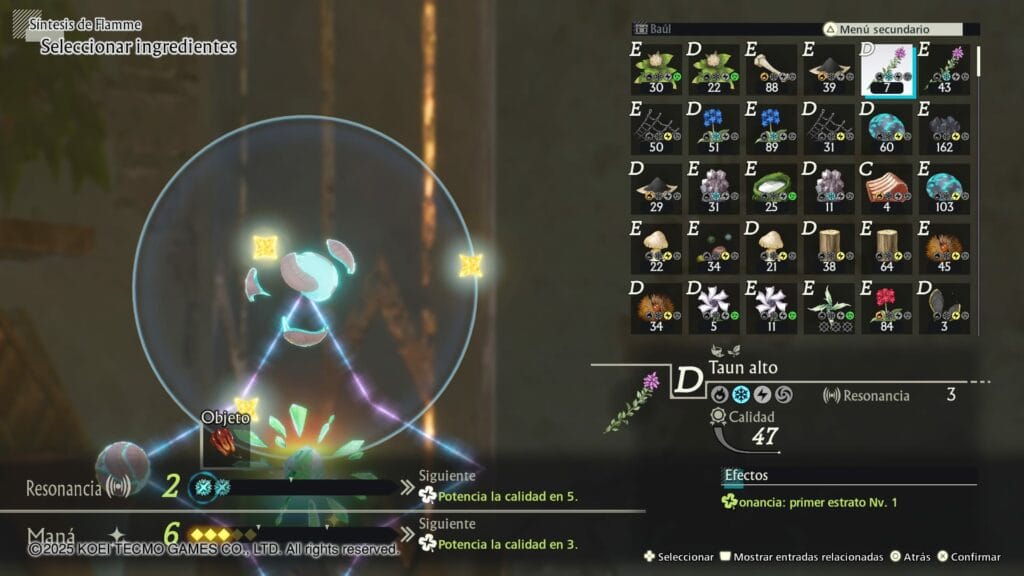
Task: Select the D-rank blue flower with 51
Action: pyautogui.click(x=713, y=129)
